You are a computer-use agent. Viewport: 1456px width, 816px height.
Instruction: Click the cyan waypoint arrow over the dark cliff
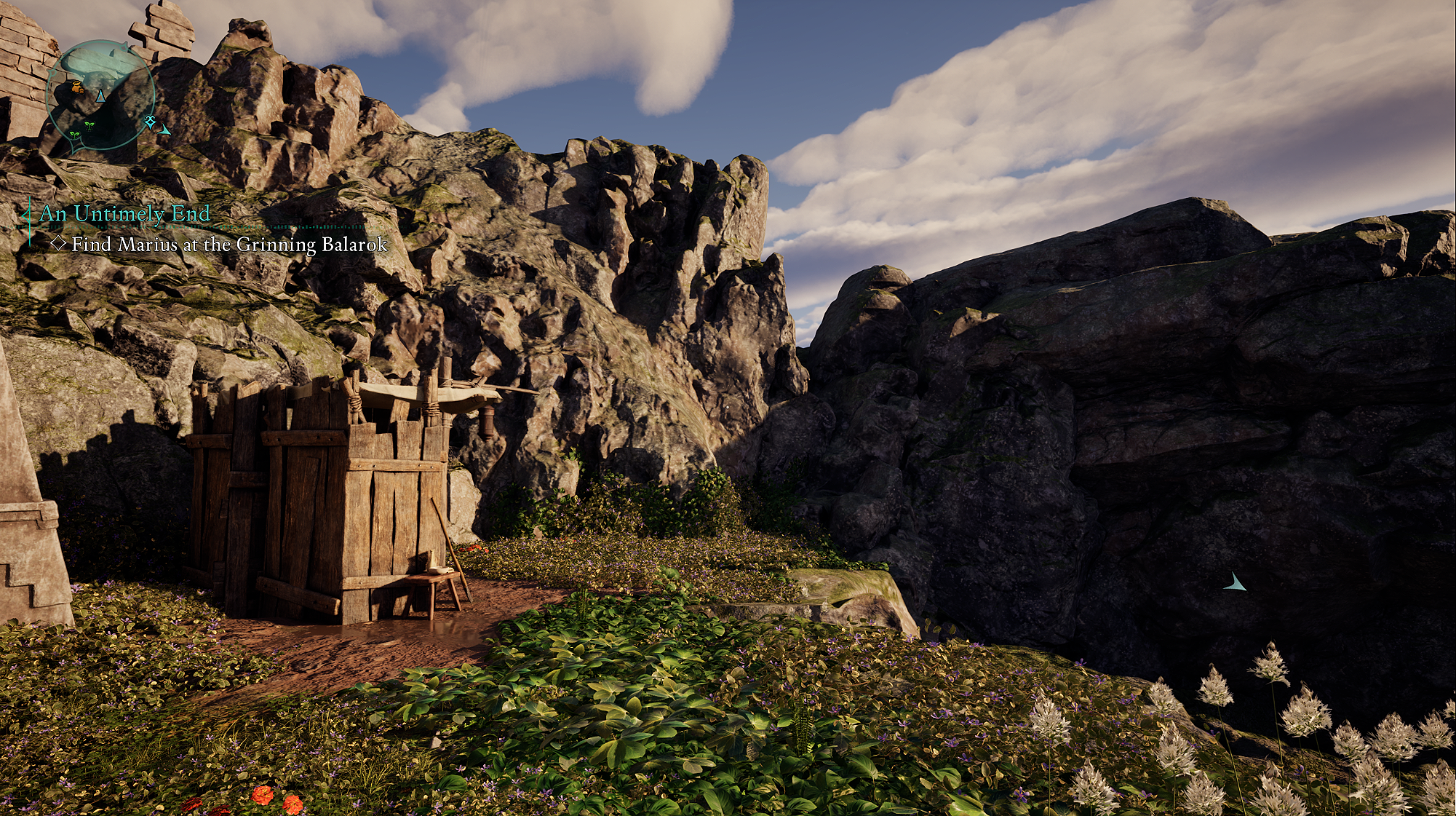[x=1234, y=582]
